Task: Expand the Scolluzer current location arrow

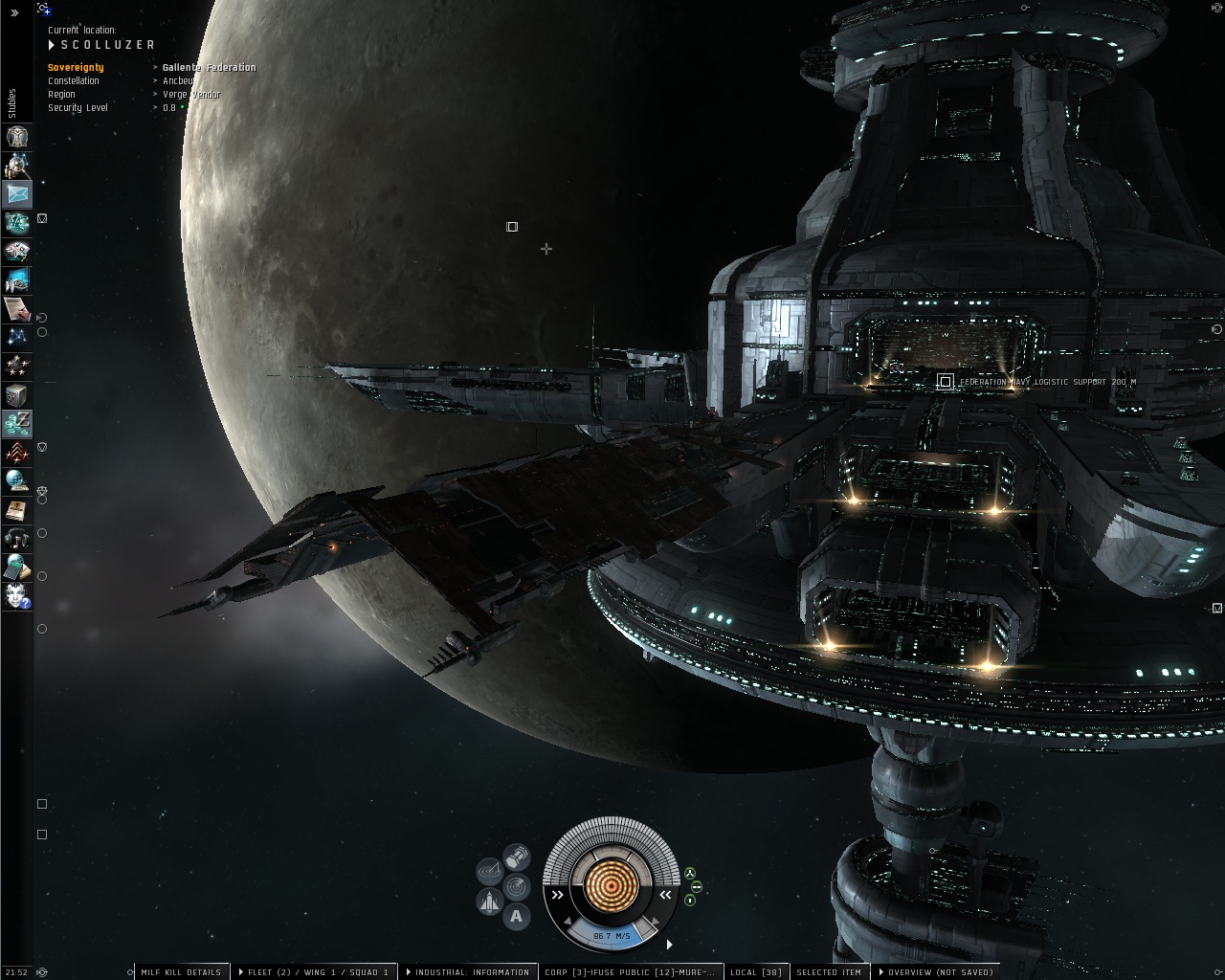Action: [x=52, y=45]
